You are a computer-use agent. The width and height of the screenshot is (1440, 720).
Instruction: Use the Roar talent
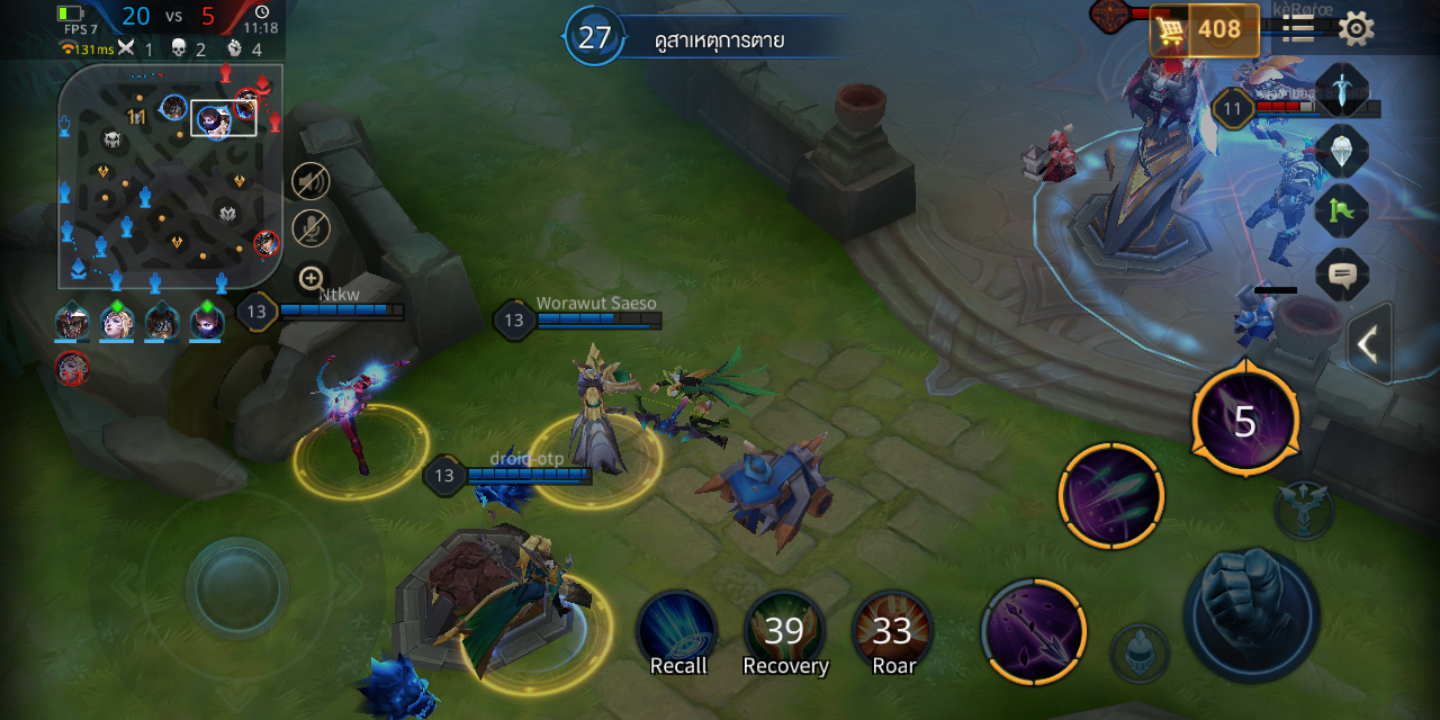893,634
